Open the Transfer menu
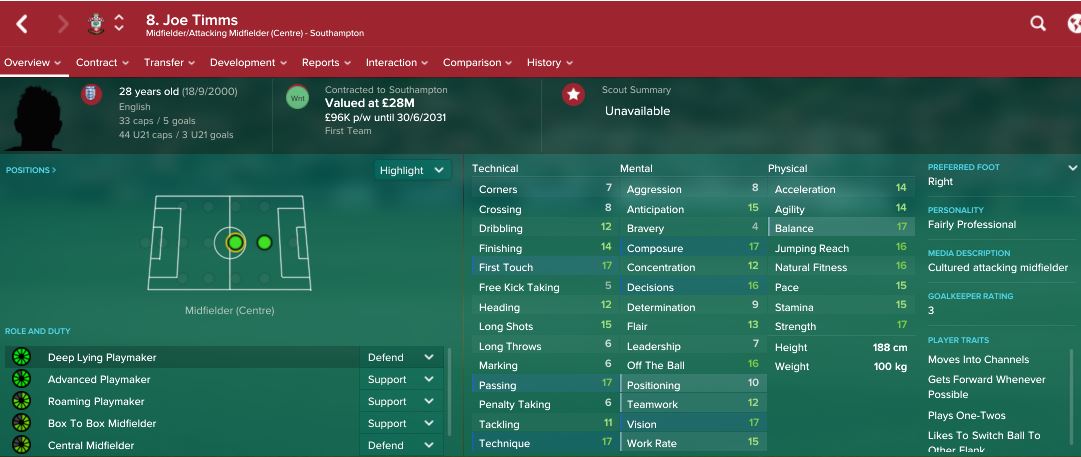 169,62
